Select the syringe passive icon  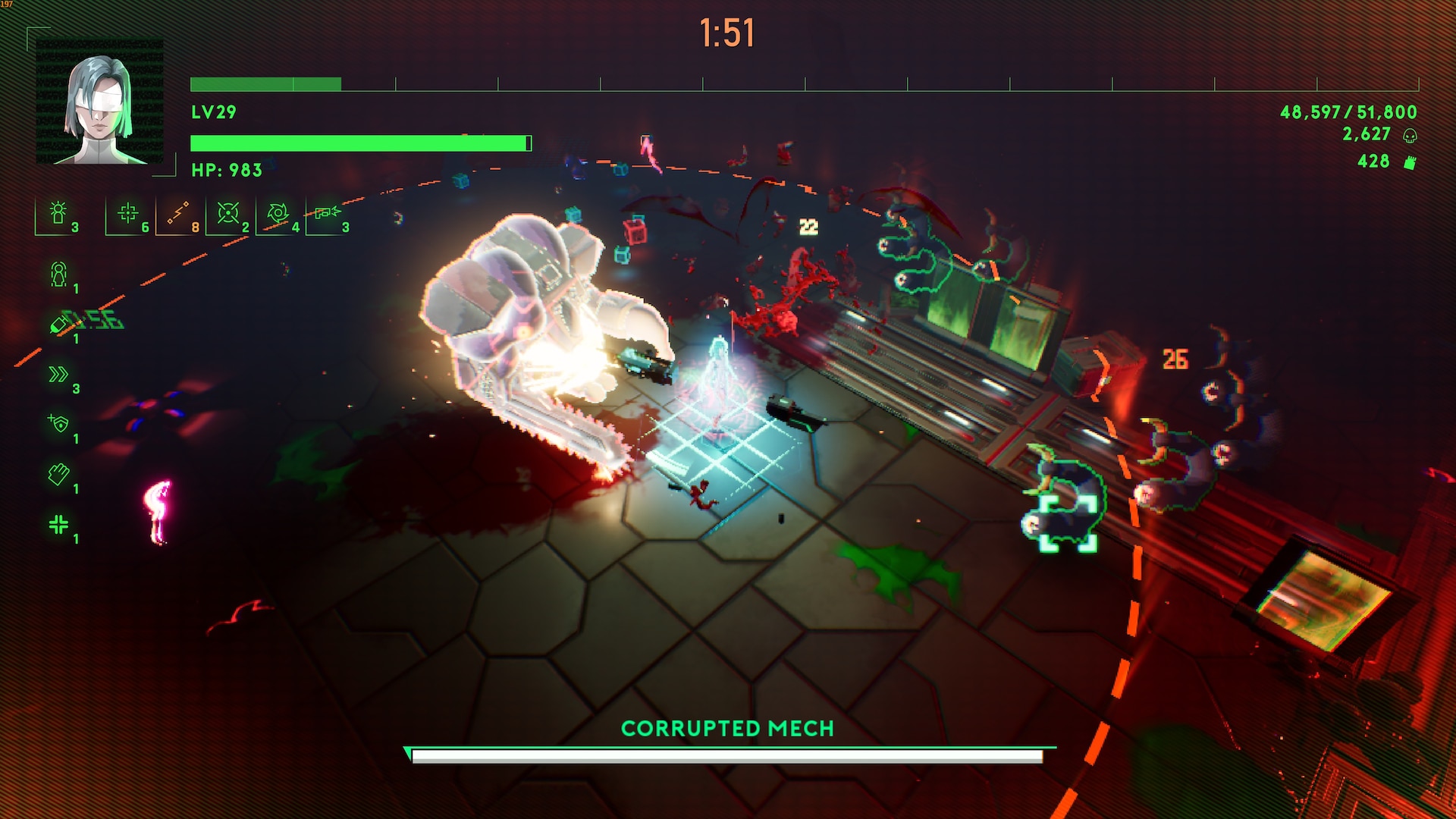pyautogui.click(x=58, y=324)
